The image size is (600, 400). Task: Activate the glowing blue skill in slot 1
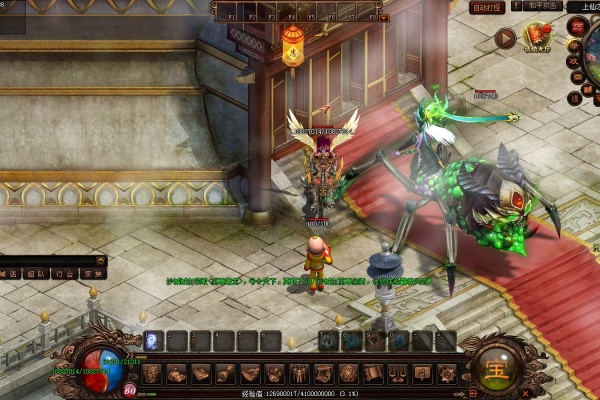[153, 341]
